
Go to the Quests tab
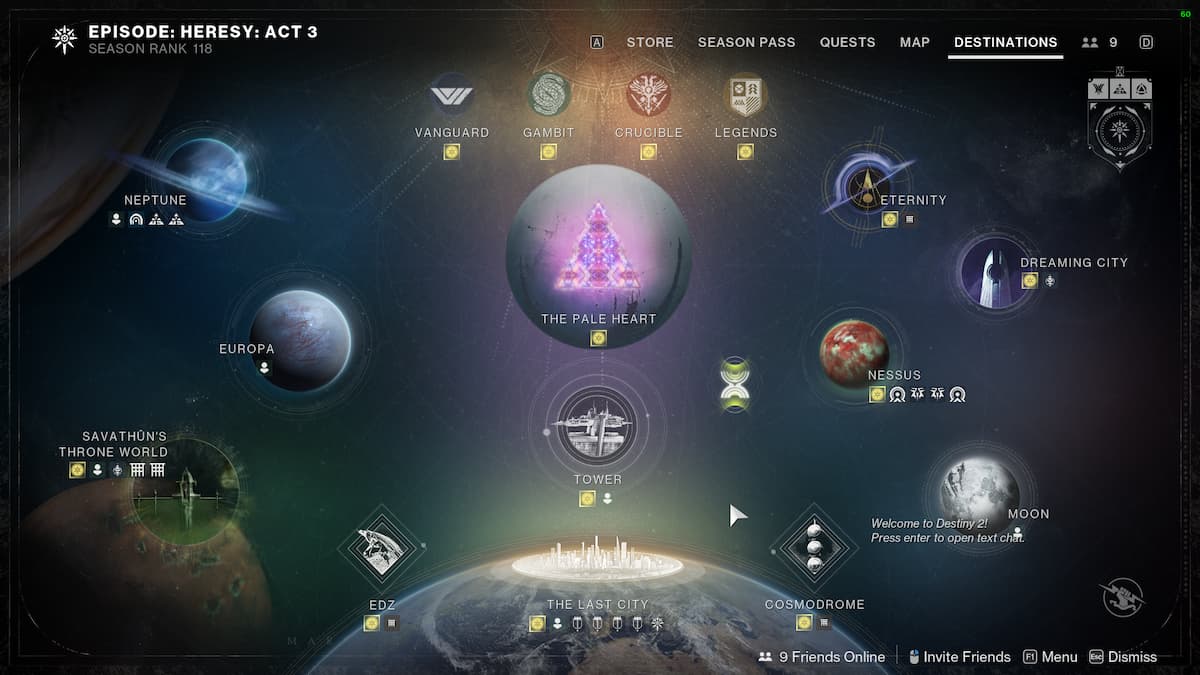pyautogui.click(x=847, y=42)
